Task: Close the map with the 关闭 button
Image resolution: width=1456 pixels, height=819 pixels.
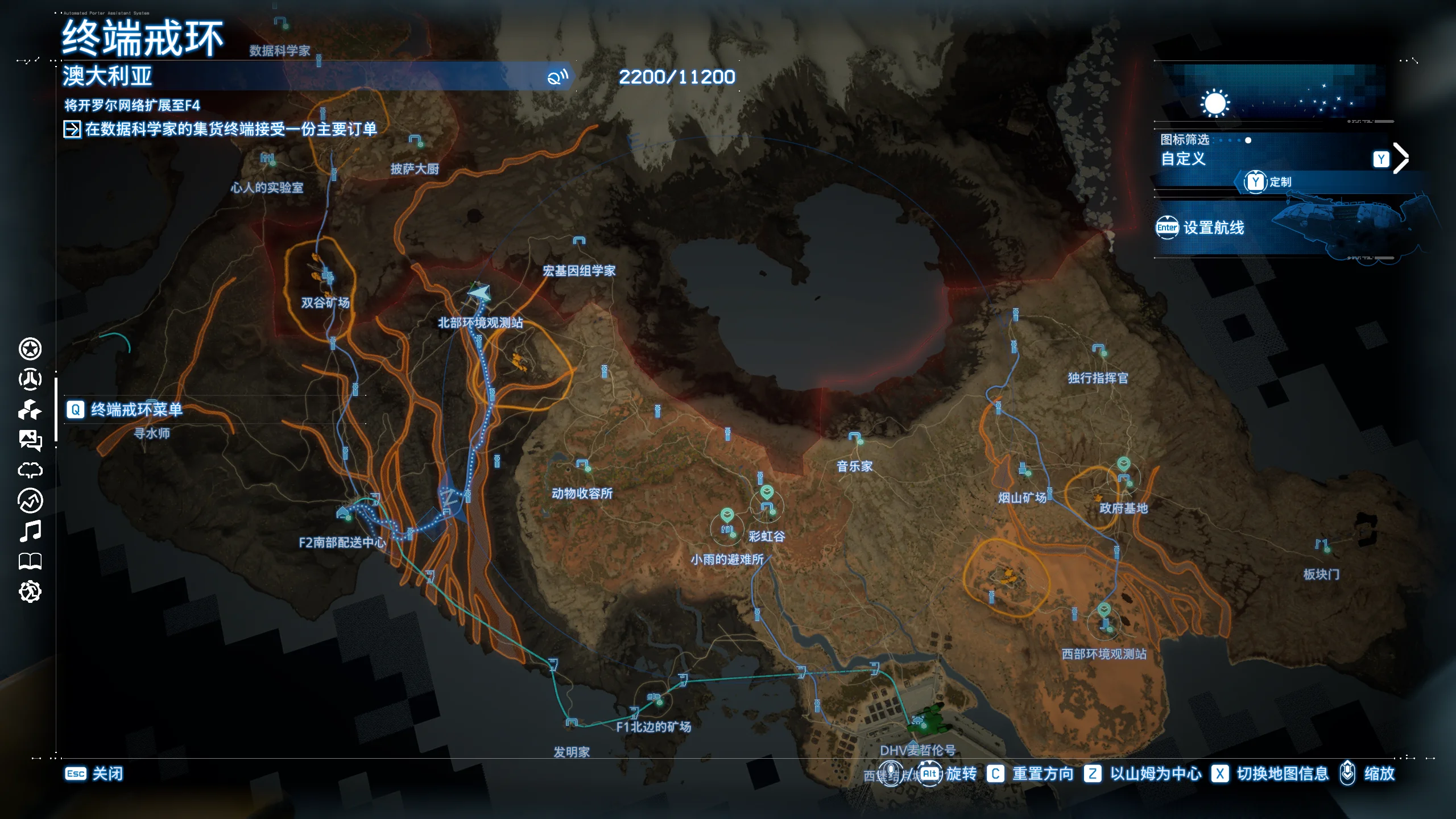Action: coord(94,773)
